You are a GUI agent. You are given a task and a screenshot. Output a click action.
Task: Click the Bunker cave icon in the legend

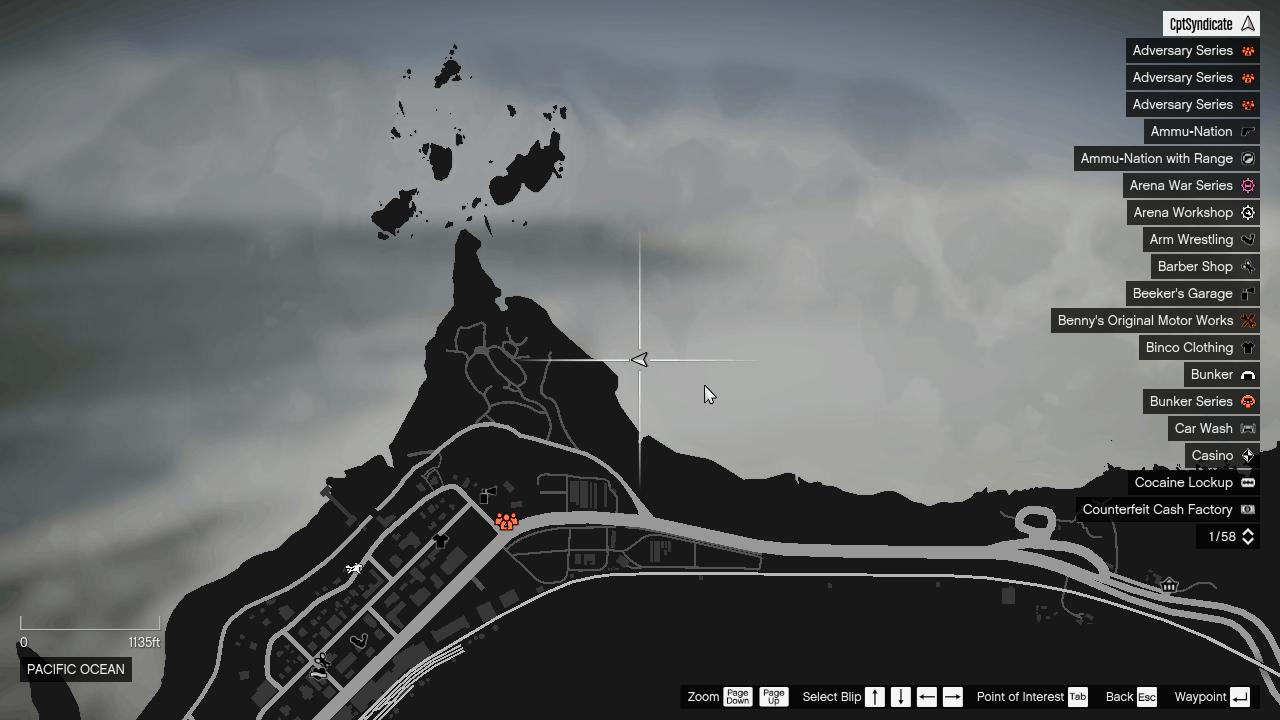click(x=1248, y=374)
